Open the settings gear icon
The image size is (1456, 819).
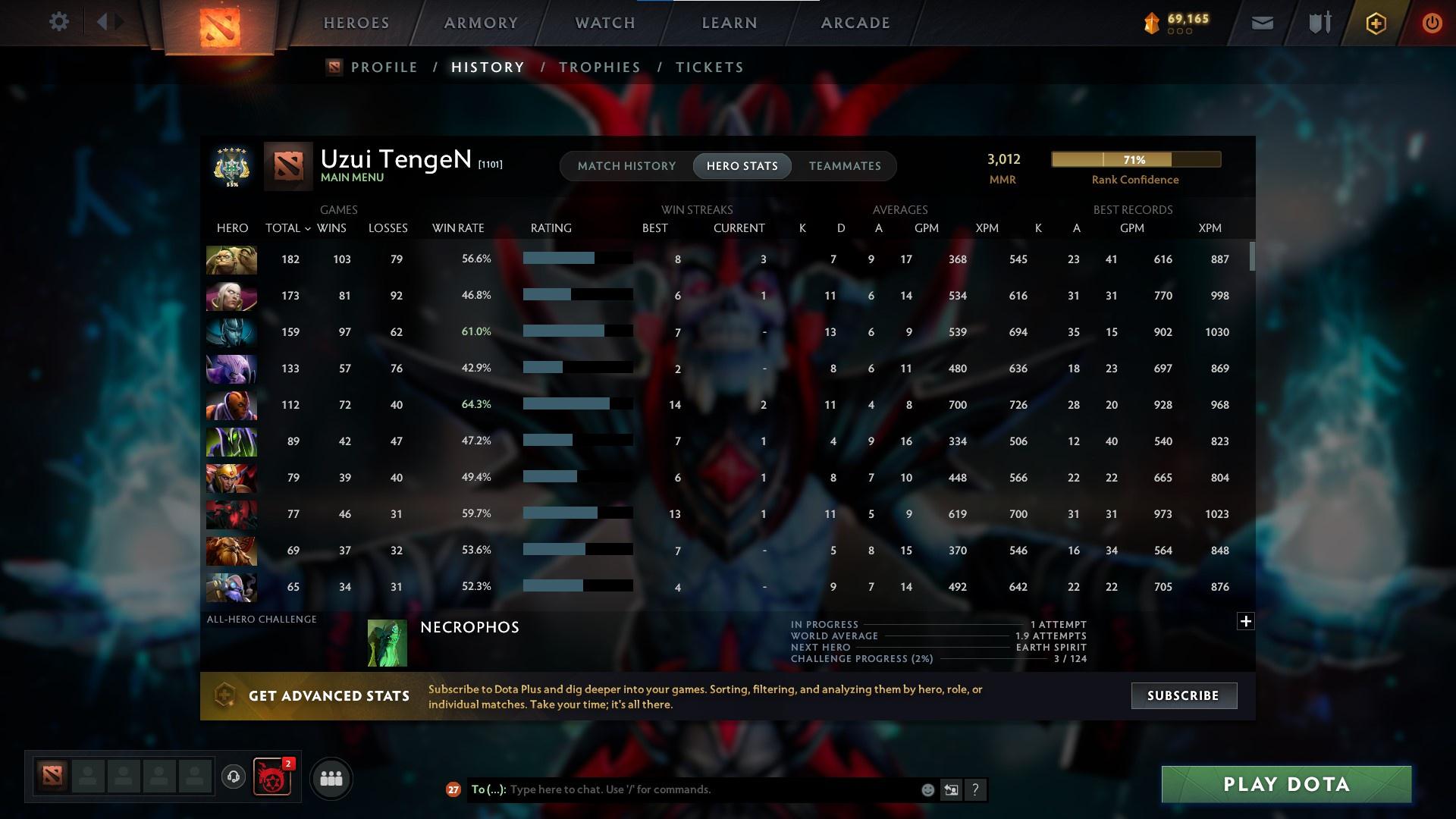click(59, 22)
